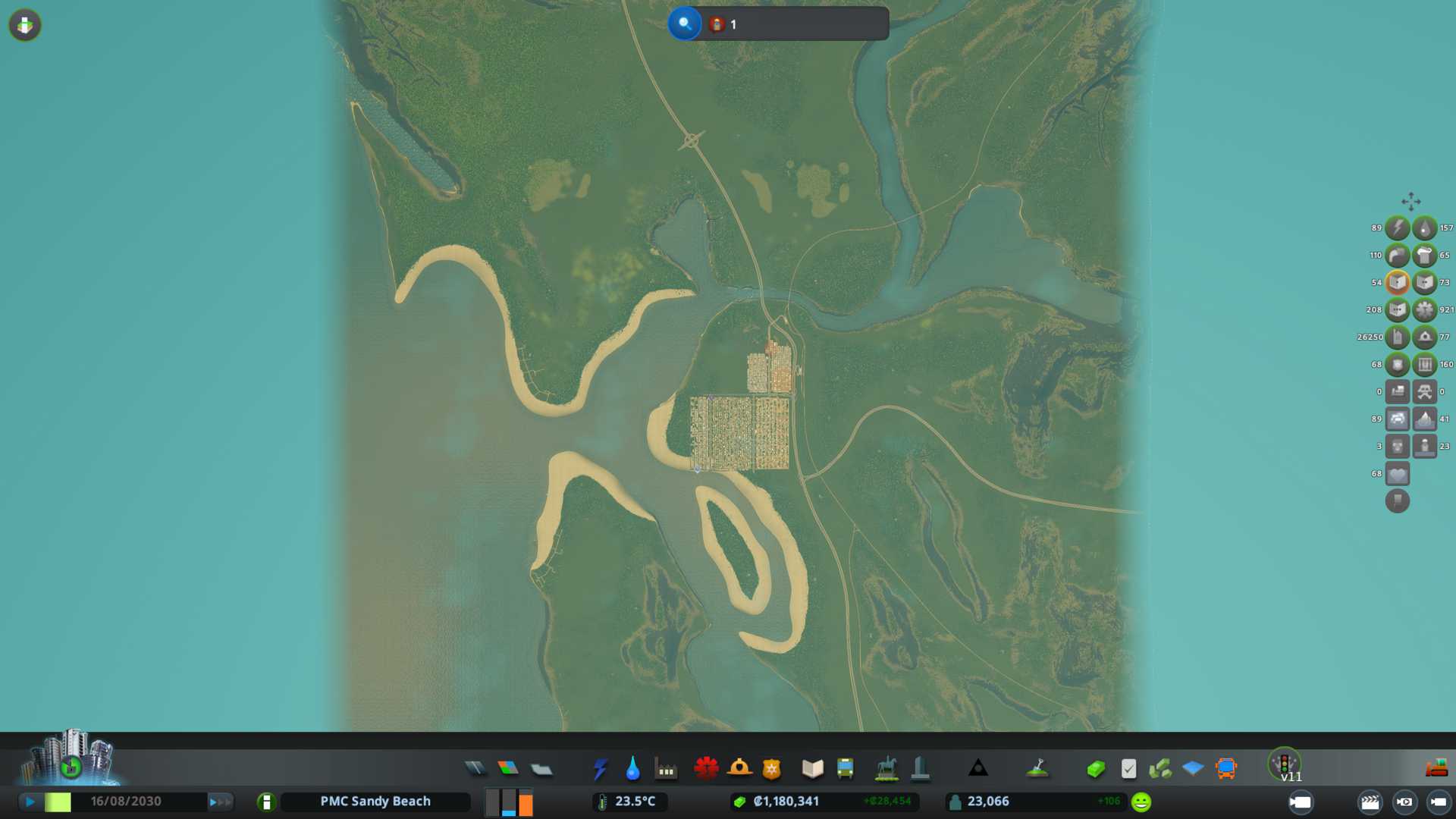The image size is (1456, 819).
Task: Open the Landscaping shovel tool
Action: click(x=1037, y=769)
